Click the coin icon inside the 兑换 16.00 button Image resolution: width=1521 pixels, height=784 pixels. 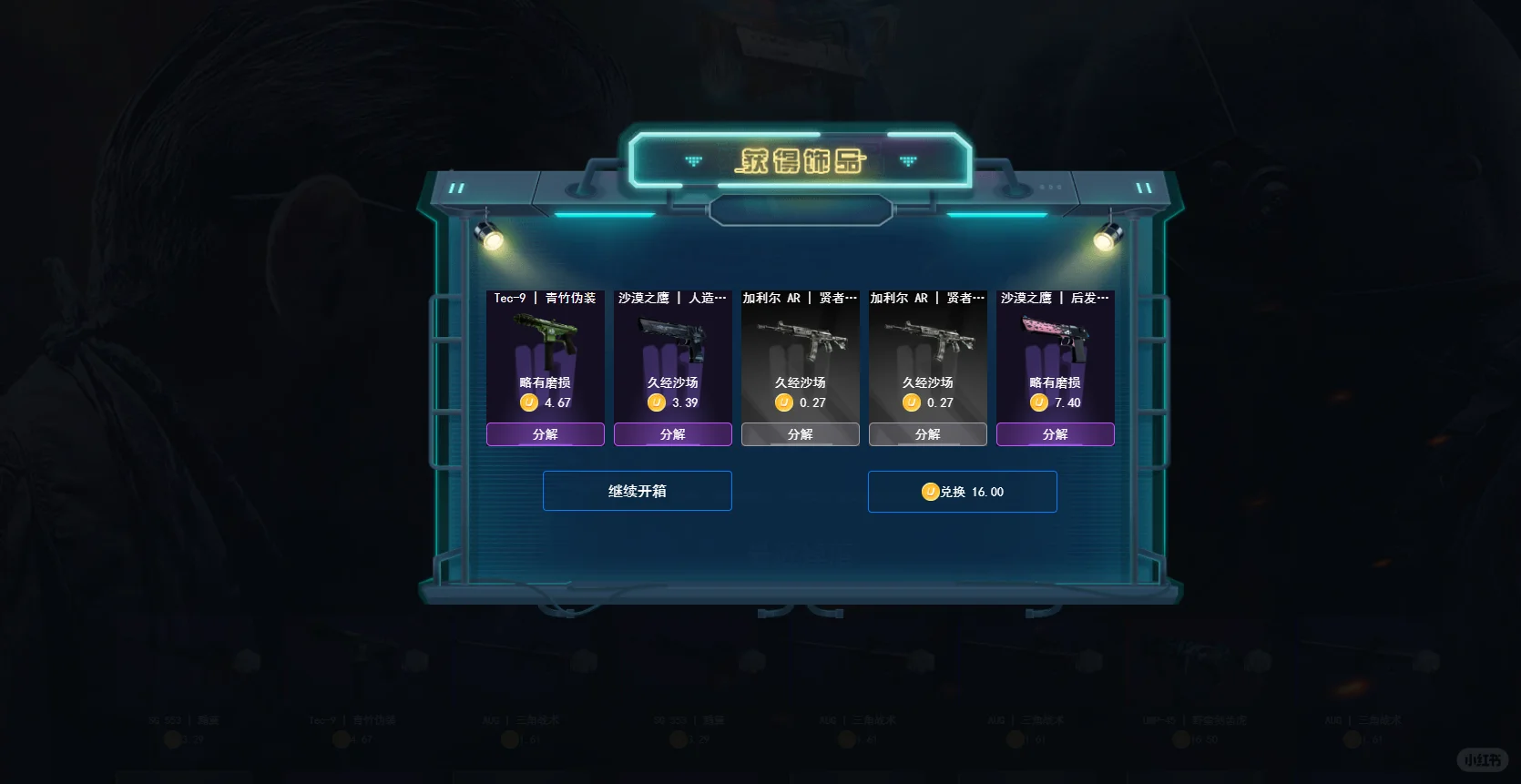click(x=930, y=492)
